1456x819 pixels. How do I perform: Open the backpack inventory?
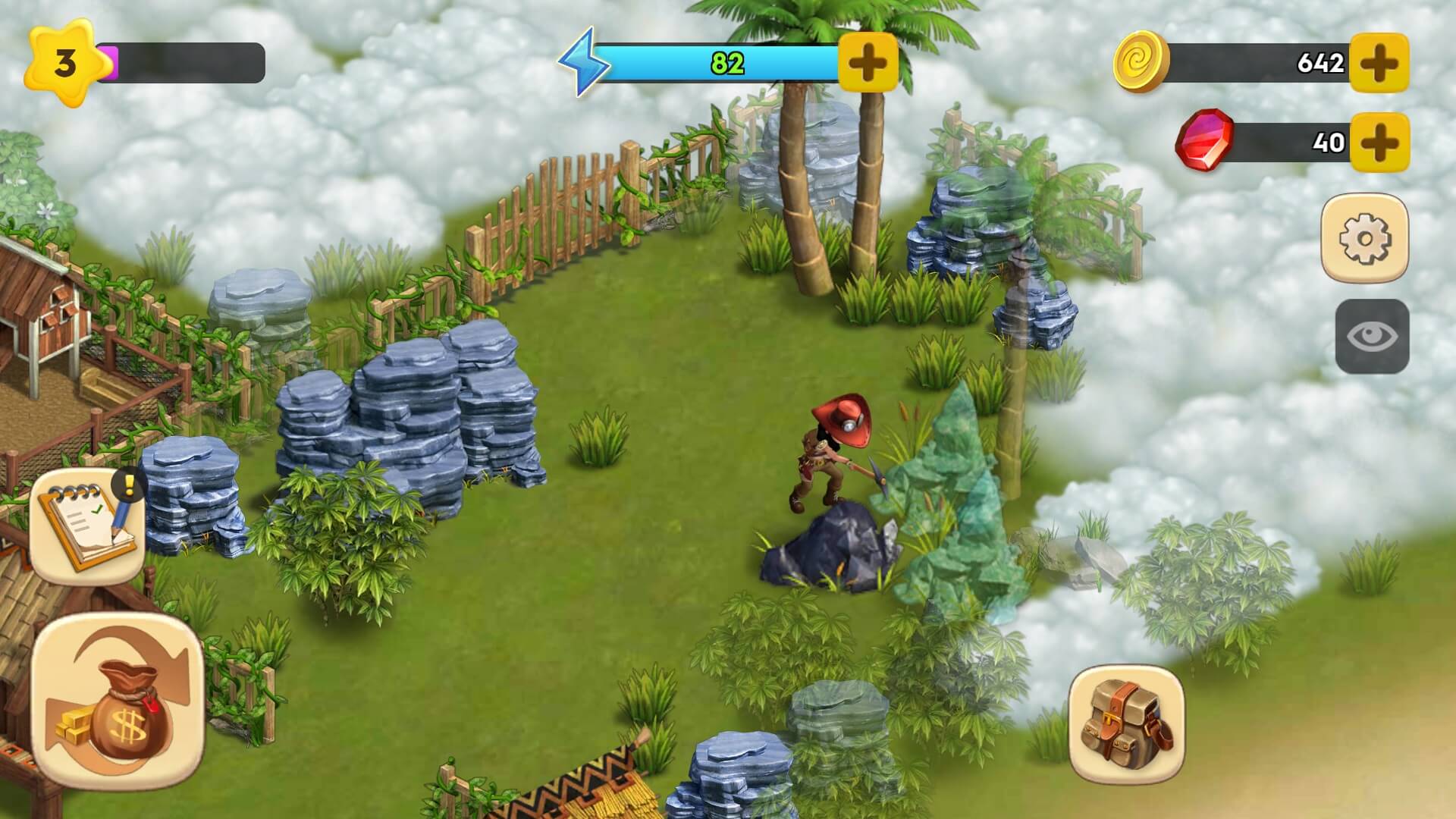tap(1126, 724)
